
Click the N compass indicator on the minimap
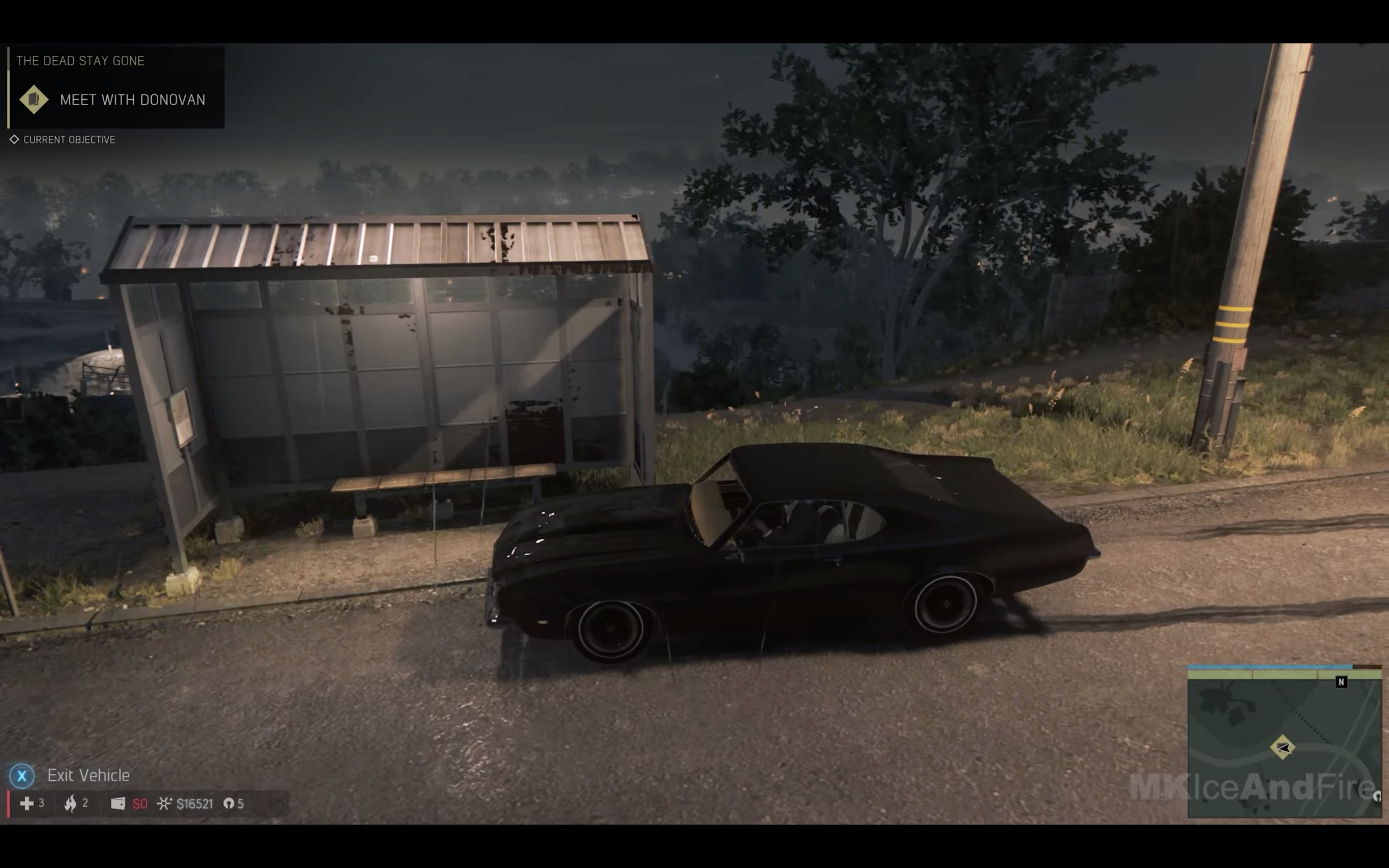(1341, 682)
